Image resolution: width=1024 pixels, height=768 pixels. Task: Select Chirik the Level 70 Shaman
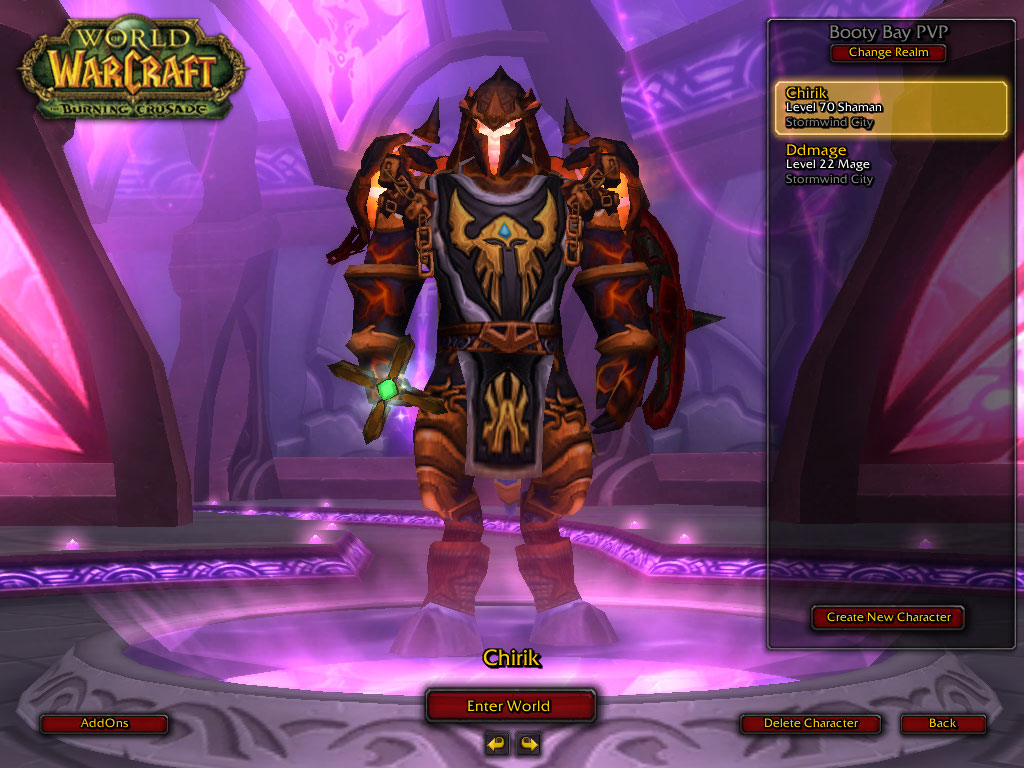(891, 108)
